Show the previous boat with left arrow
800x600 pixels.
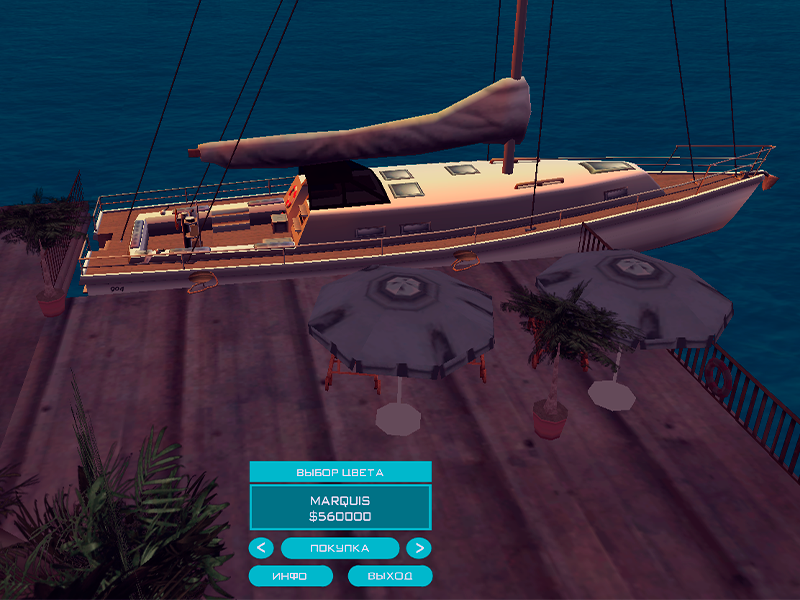(x=260, y=548)
